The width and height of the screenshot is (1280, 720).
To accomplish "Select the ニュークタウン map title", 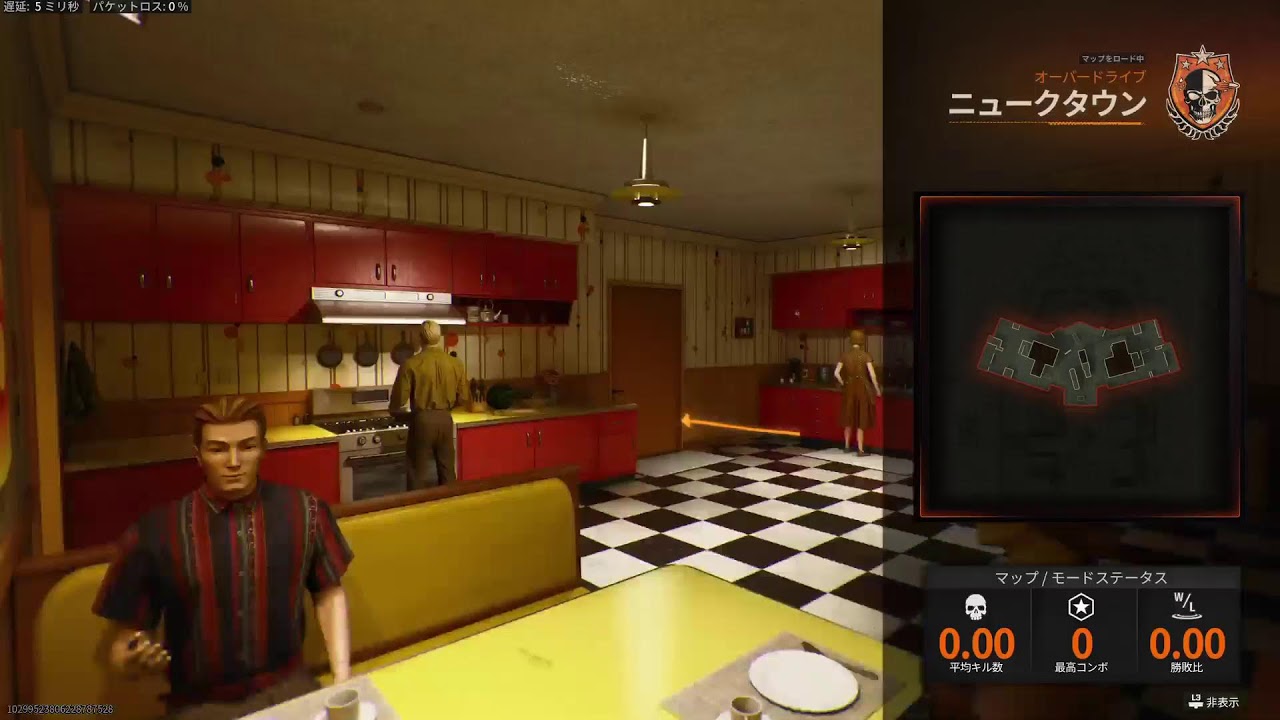I will point(1048,101).
